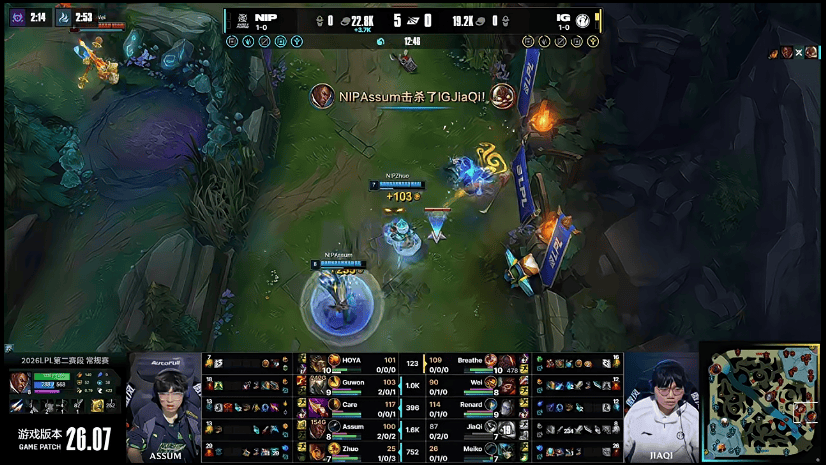The width and height of the screenshot is (826, 465).
Task: Click the kill announcement banner for NIPAssum
Action: 412,96
